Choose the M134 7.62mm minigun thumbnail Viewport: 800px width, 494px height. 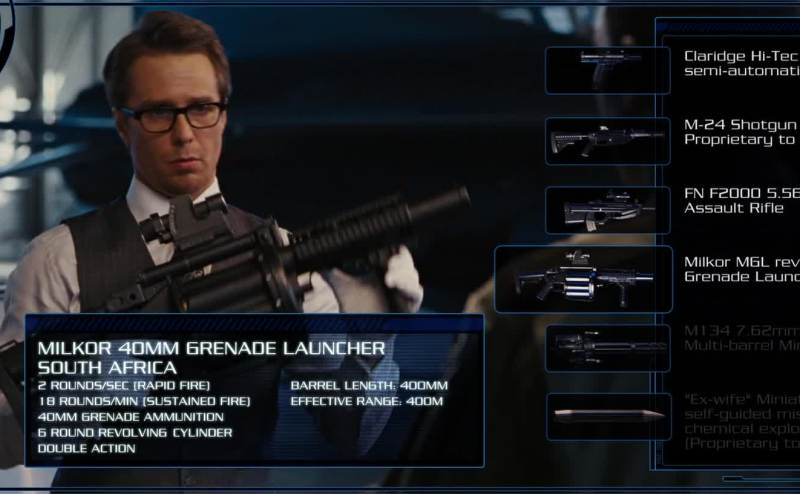[607, 348]
